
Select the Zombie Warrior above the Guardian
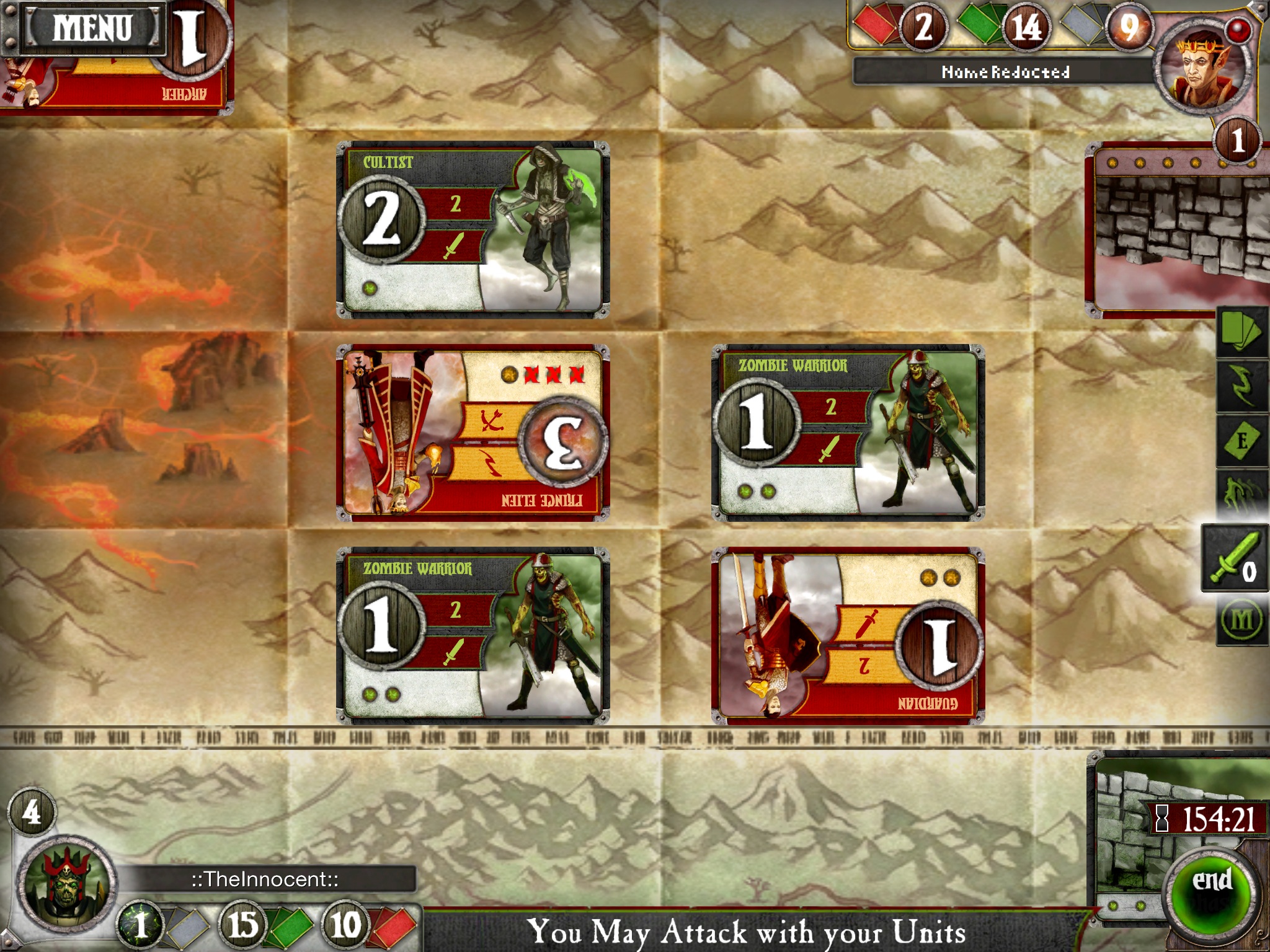click(x=848, y=433)
